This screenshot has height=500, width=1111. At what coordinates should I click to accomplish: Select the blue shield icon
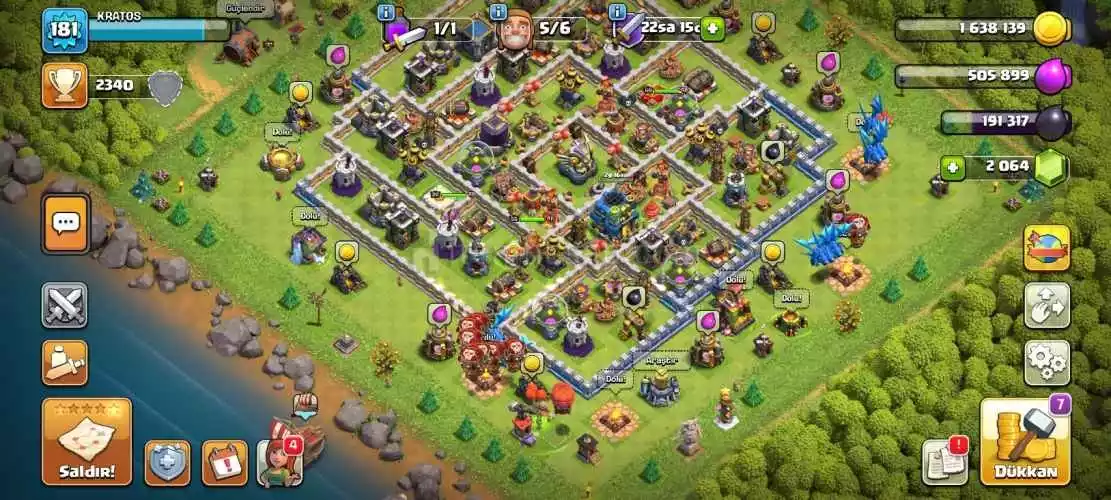167,463
